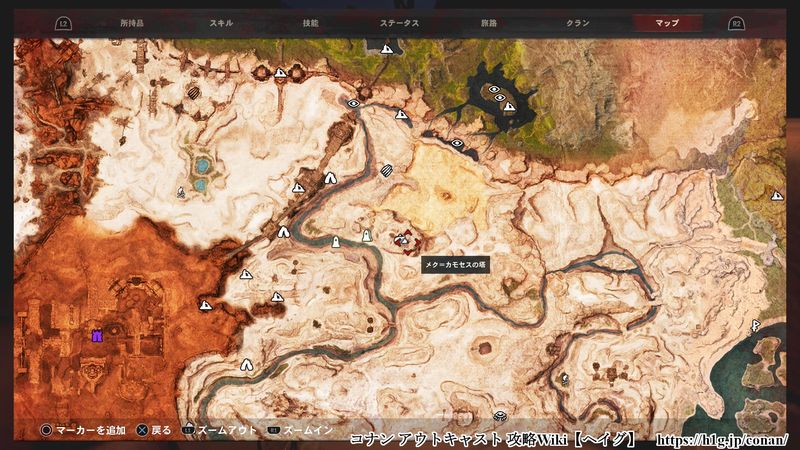Open the 所持品 inventory tab
800x450 pixels.
click(132, 21)
